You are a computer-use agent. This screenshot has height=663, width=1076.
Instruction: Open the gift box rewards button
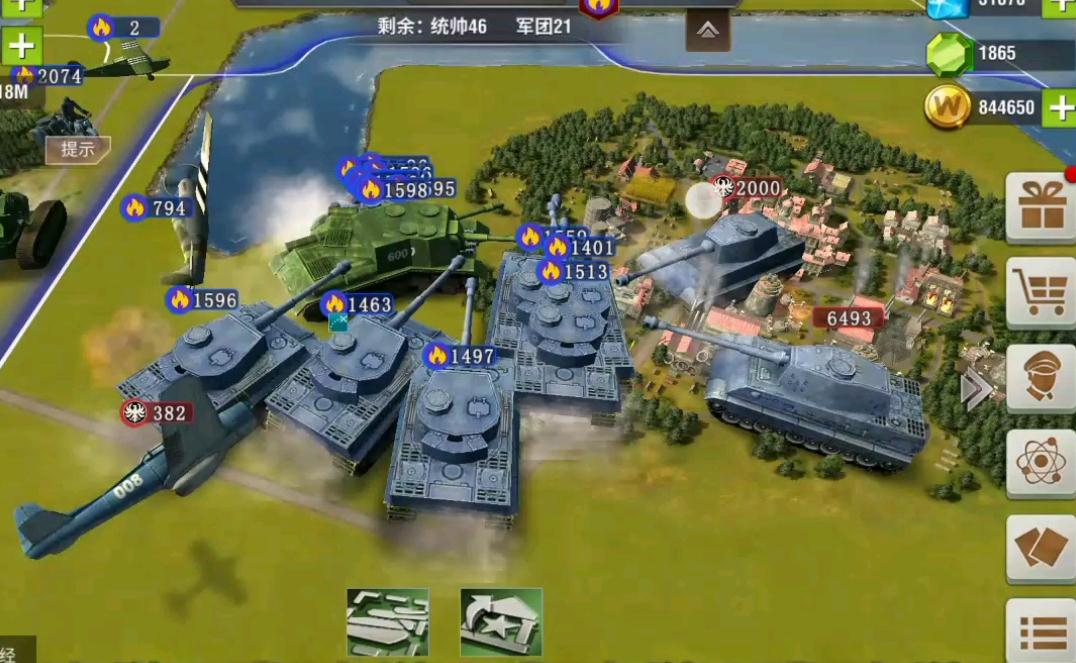[x=1039, y=208]
